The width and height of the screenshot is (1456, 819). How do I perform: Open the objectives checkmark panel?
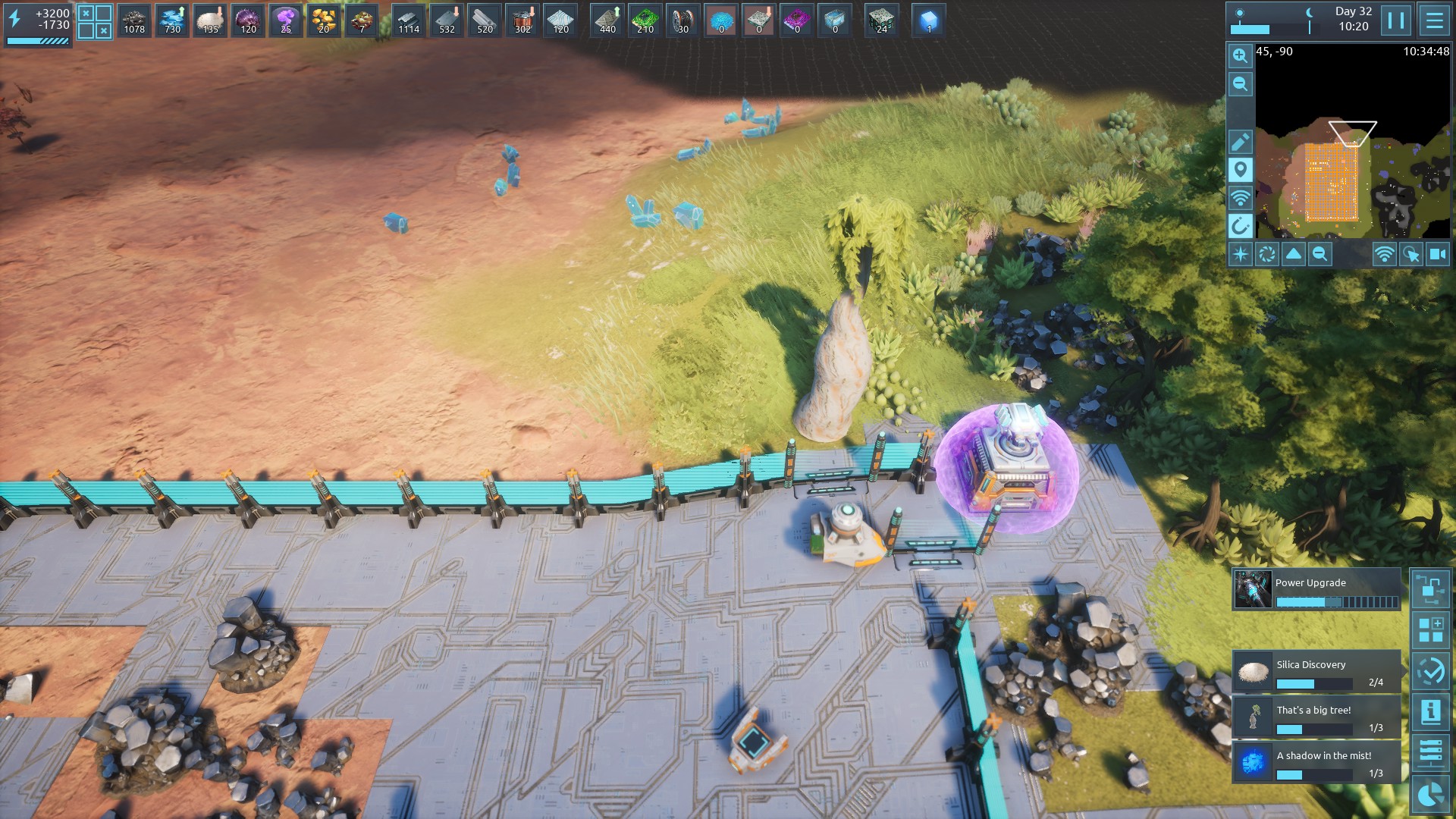tap(1430, 671)
